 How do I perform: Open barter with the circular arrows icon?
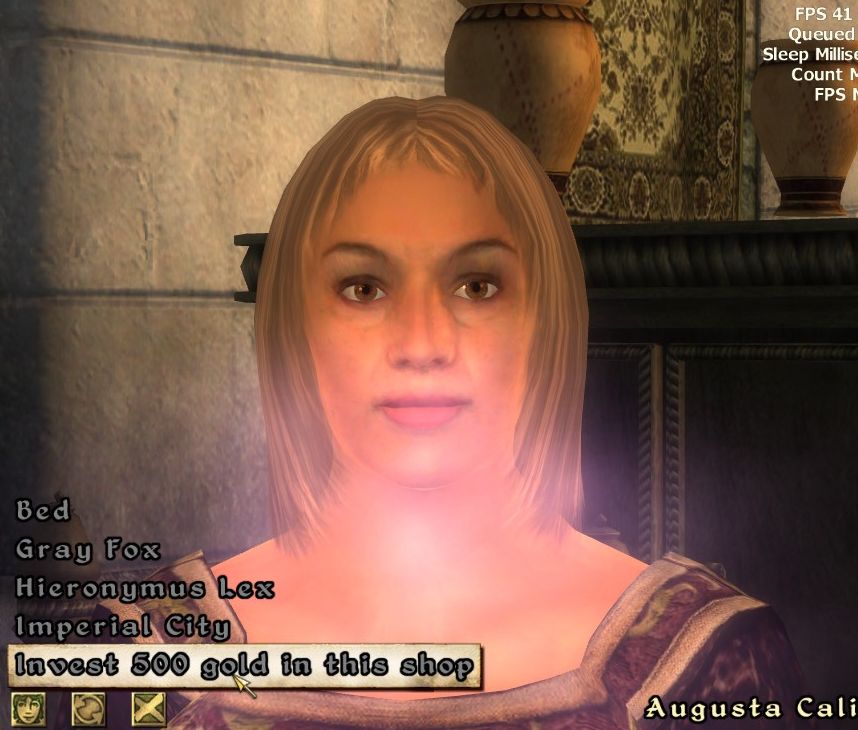[88, 709]
